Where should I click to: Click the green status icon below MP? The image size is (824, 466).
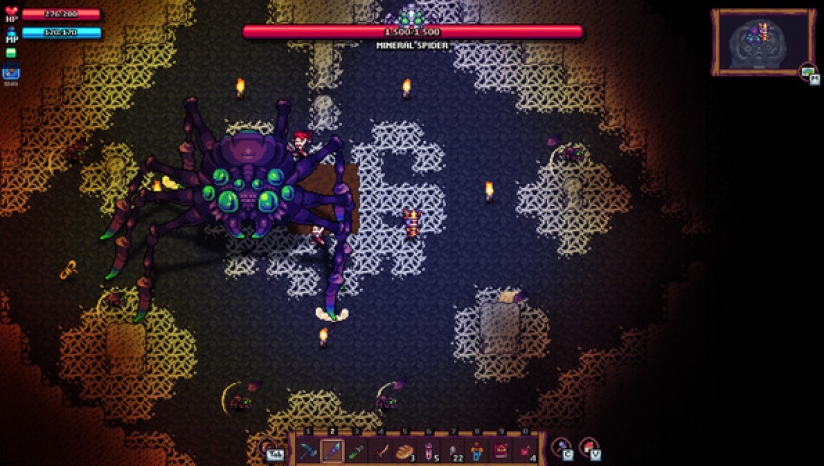tap(11, 53)
